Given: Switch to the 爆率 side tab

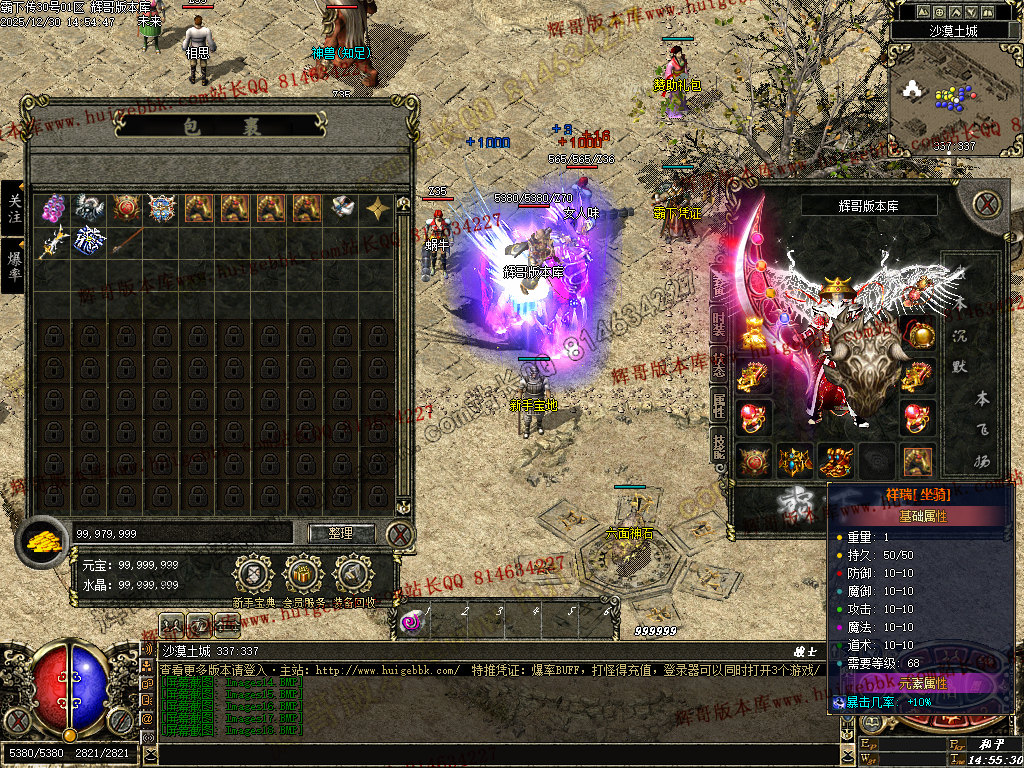Looking at the screenshot, I should click(x=13, y=264).
